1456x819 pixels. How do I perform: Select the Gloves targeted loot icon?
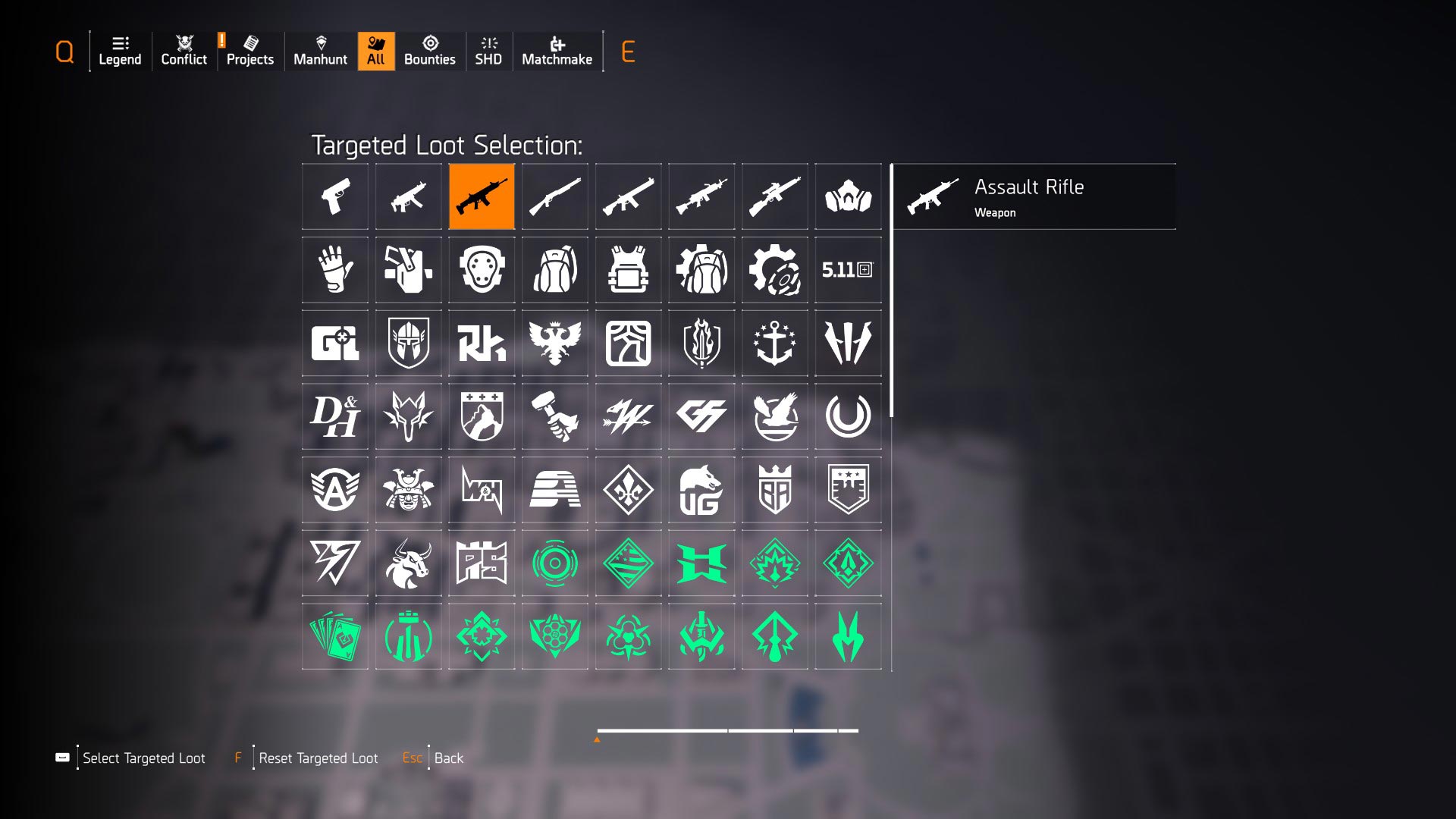click(334, 269)
